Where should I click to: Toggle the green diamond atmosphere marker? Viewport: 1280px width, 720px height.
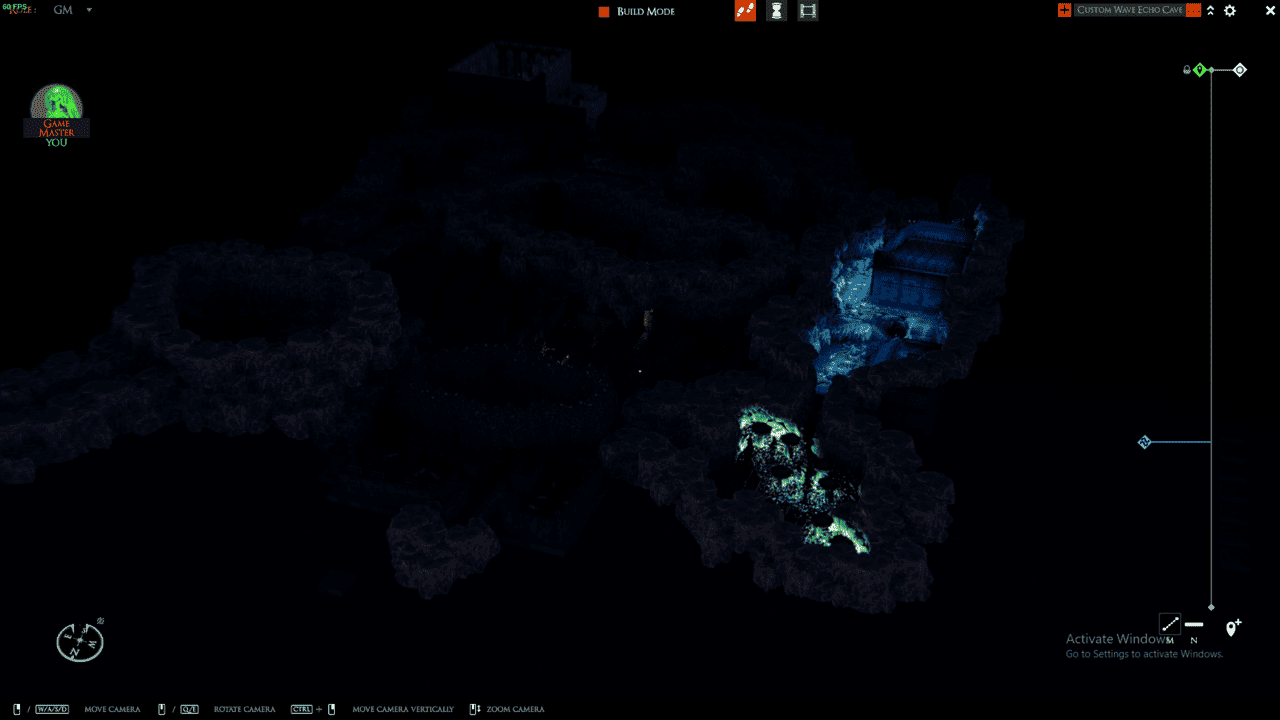pyautogui.click(x=1200, y=69)
